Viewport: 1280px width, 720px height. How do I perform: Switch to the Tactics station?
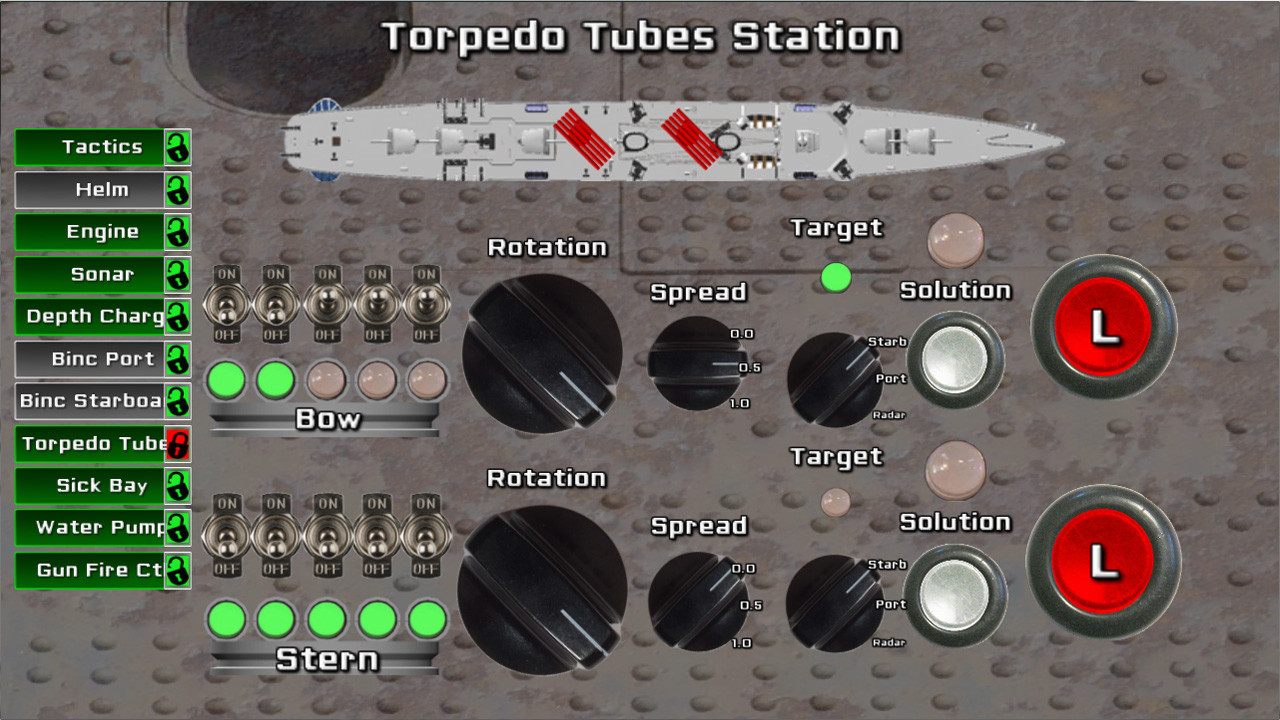tap(90, 146)
